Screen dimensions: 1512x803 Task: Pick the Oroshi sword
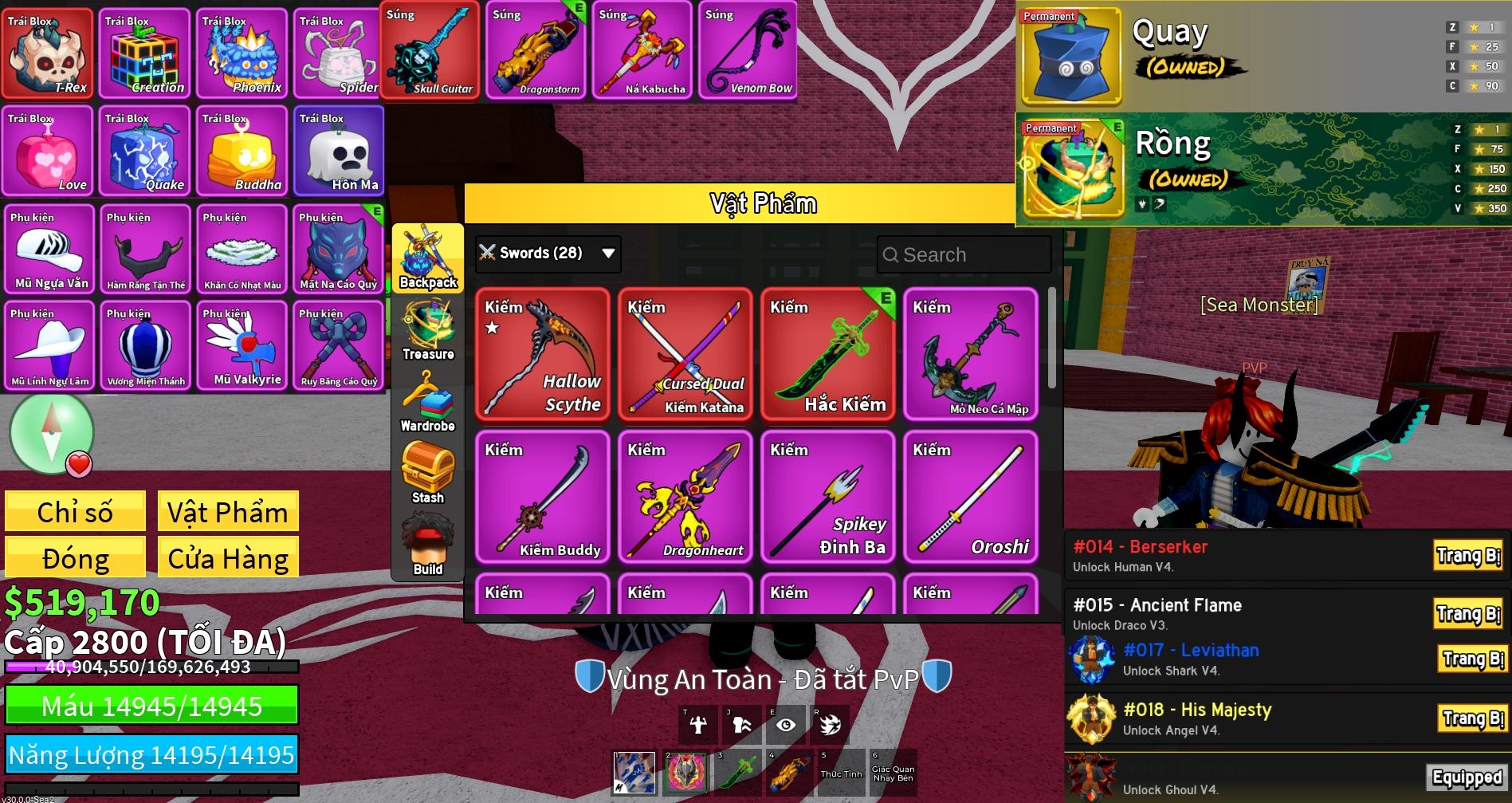[970, 497]
